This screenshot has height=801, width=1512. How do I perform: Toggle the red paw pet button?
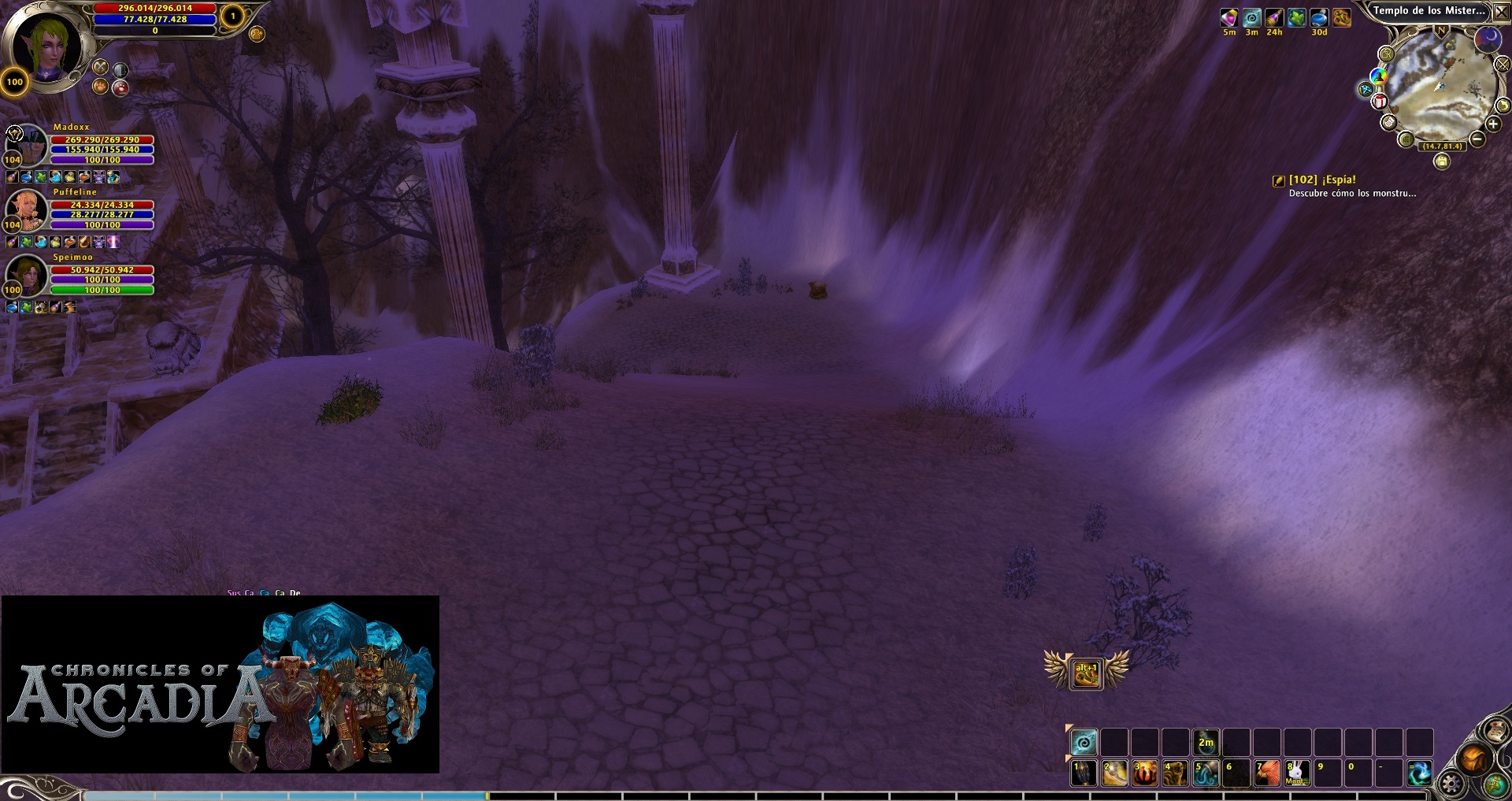pos(120,87)
